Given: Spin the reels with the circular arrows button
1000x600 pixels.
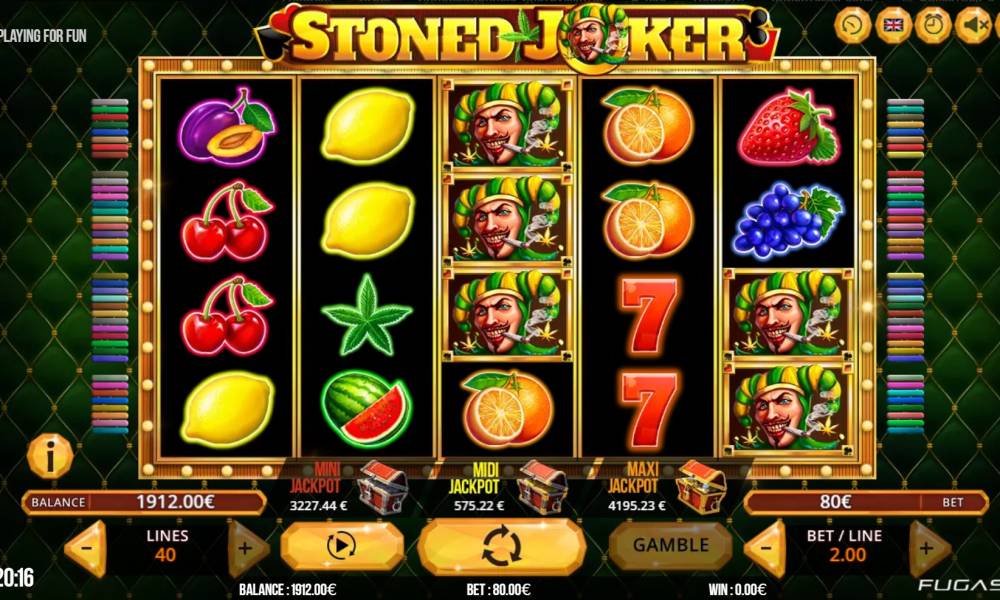Looking at the screenshot, I should point(501,546).
